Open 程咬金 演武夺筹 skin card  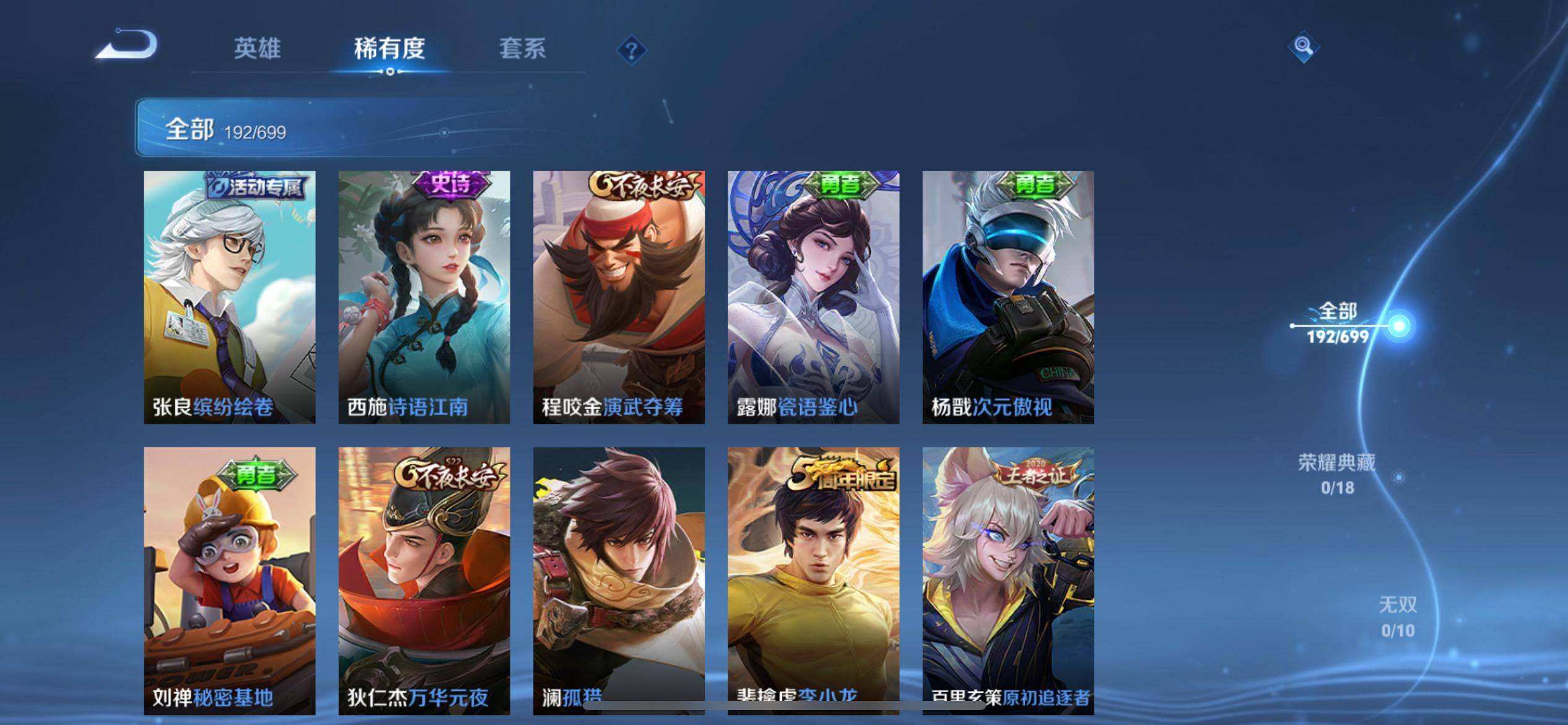pyautogui.click(x=619, y=297)
